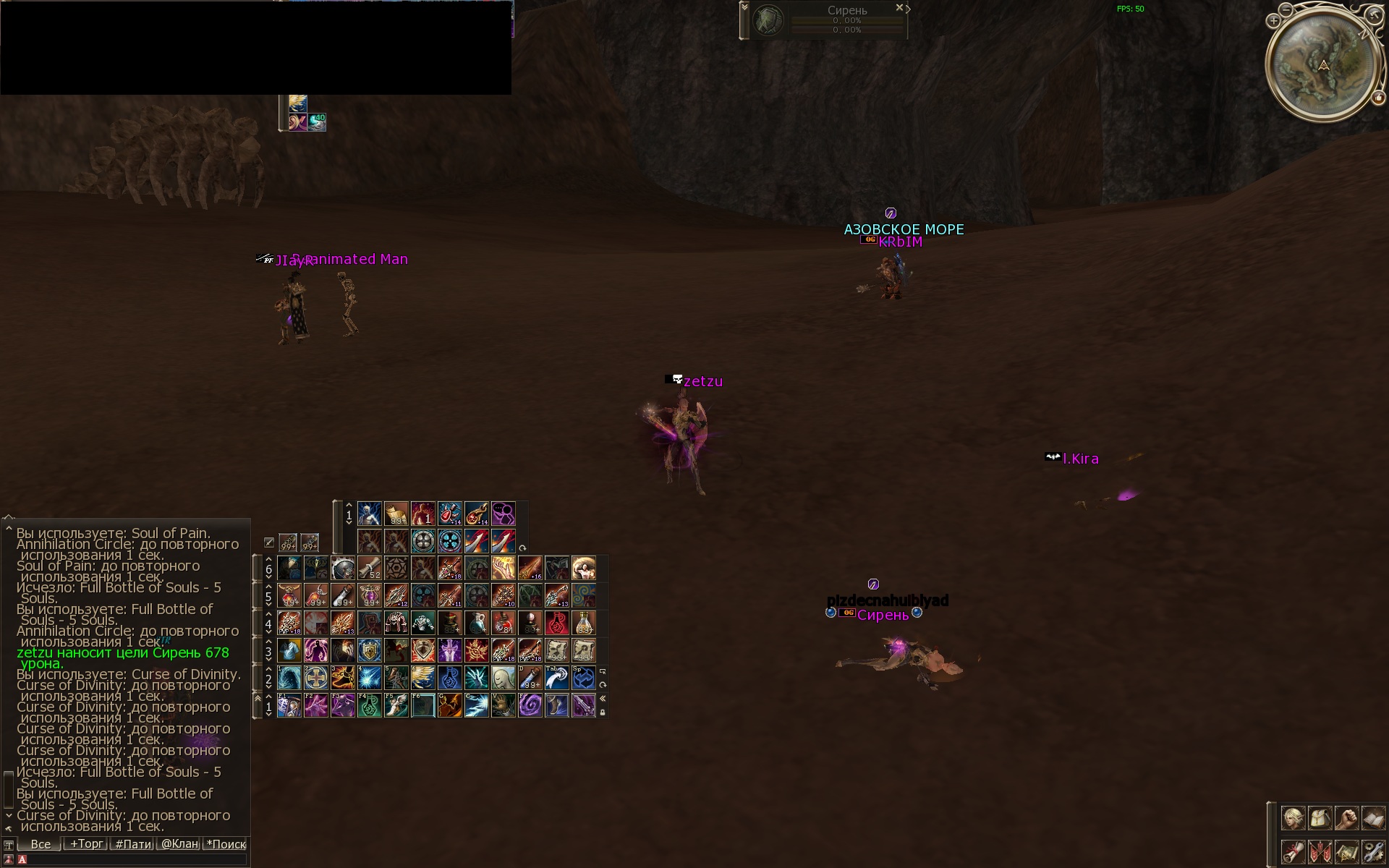Open the character status window icon

[x=1293, y=818]
